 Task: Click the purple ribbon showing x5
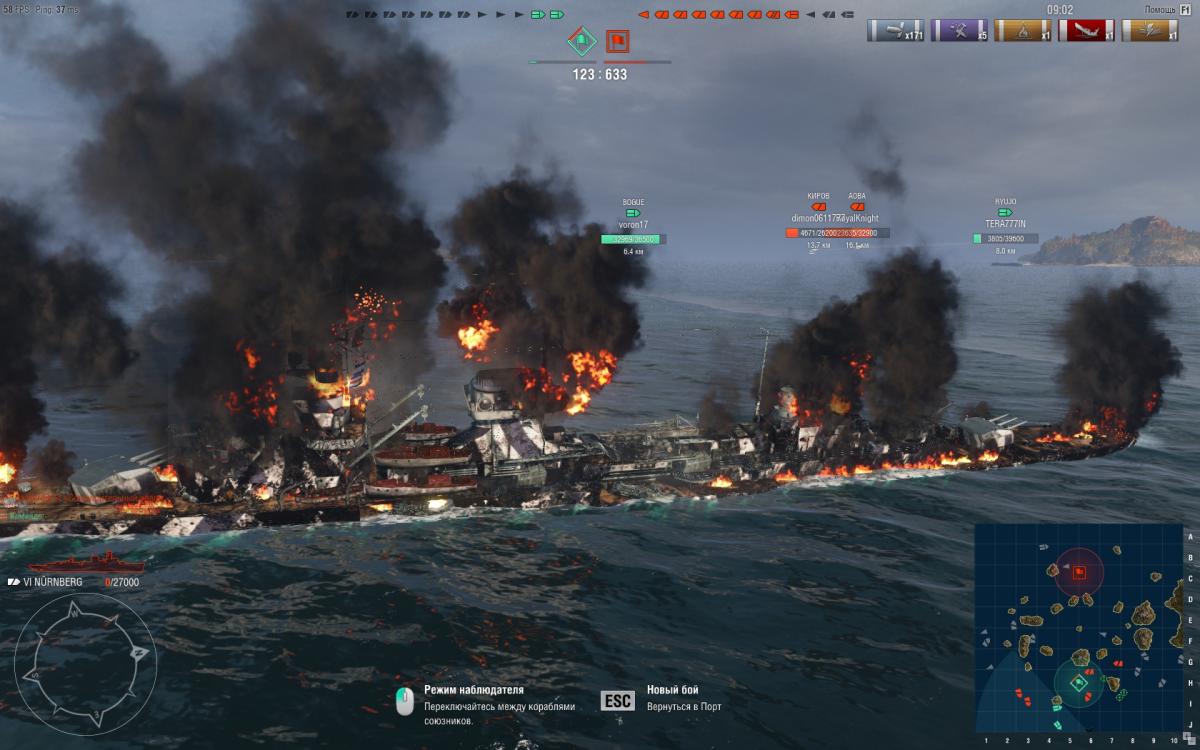click(959, 30)
